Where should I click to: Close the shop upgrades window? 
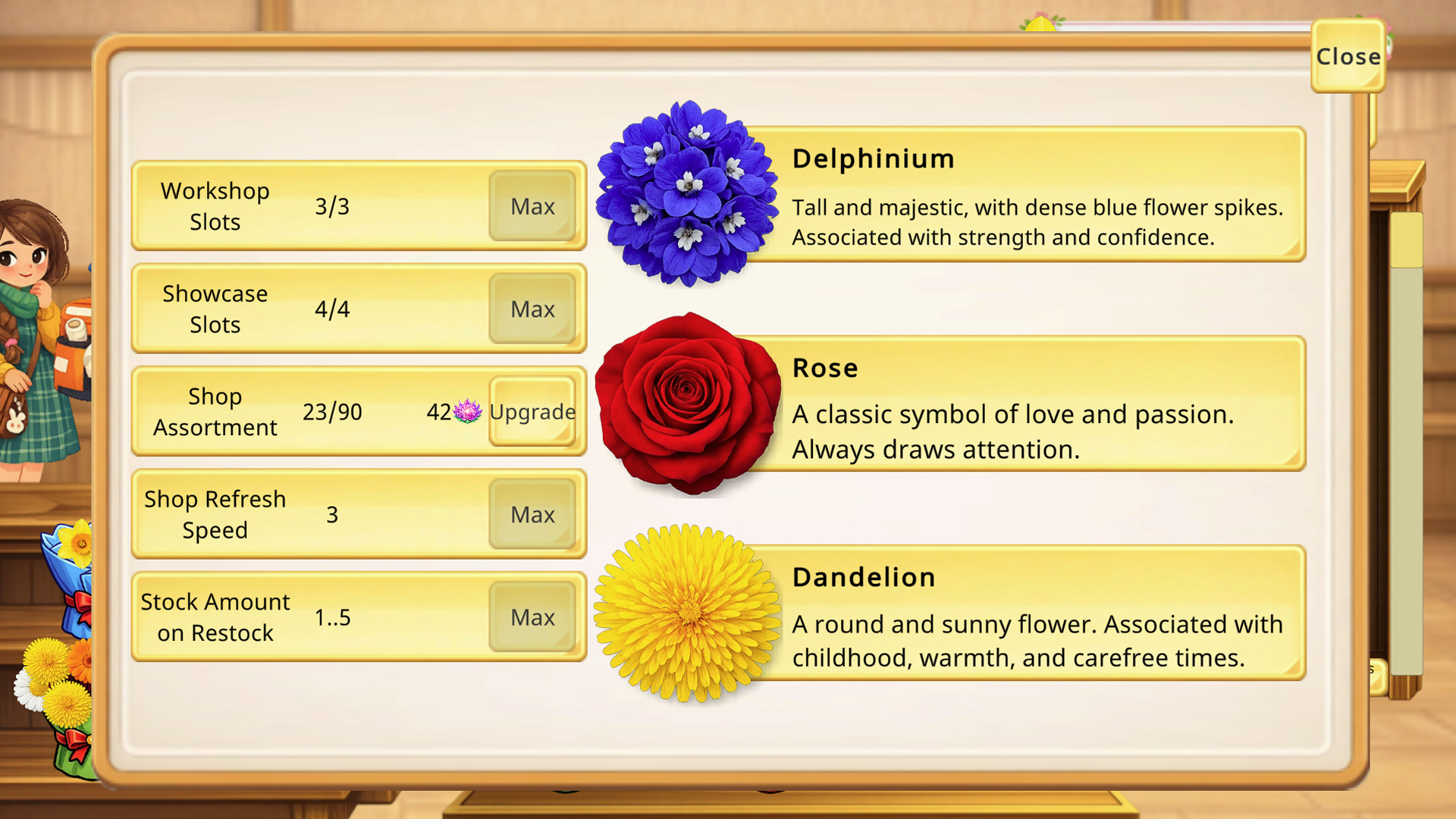(x=1348, y=56)
